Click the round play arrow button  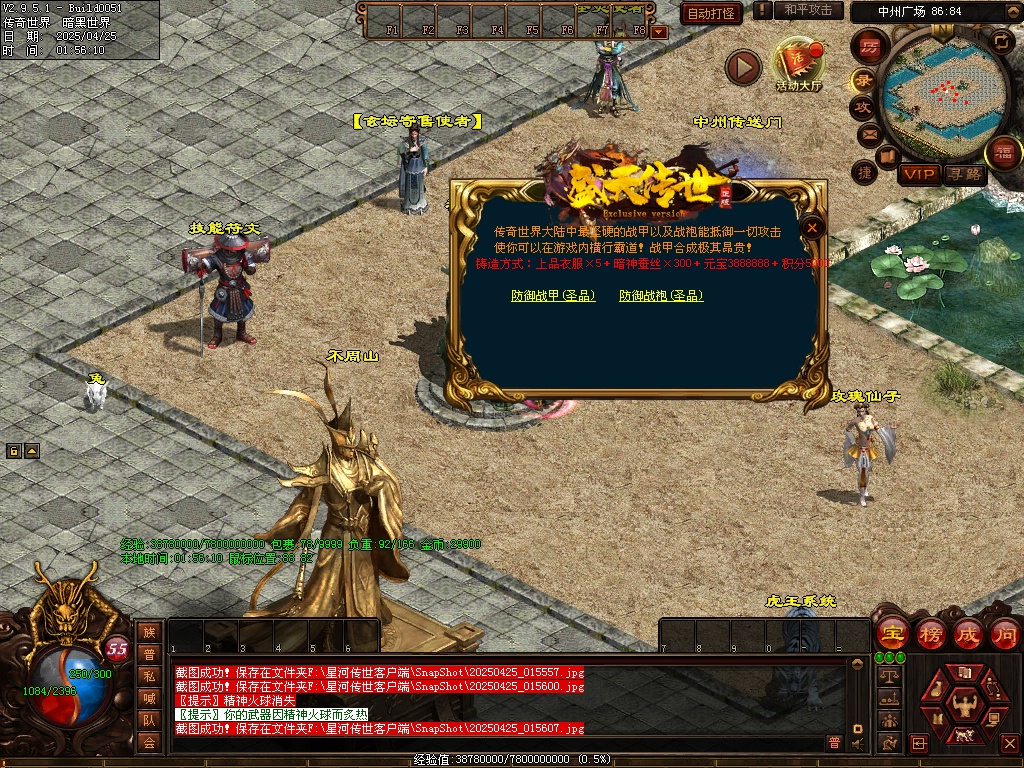point(743,67)
